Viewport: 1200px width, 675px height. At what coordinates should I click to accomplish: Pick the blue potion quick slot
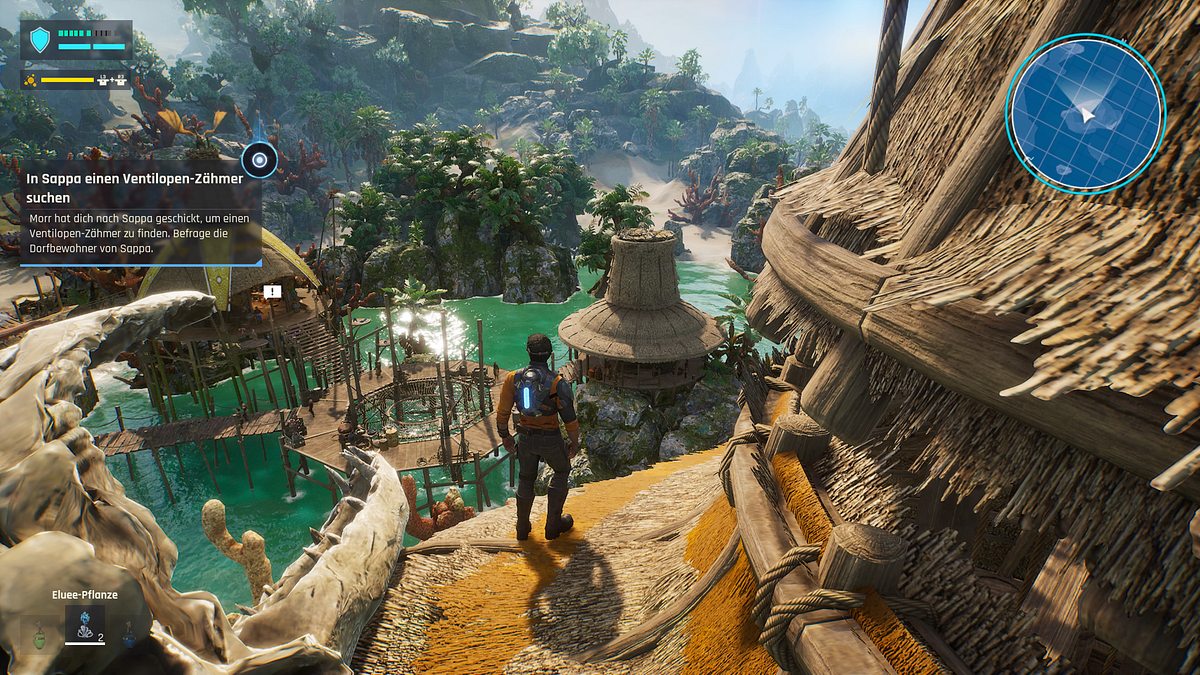click(129, 632)
